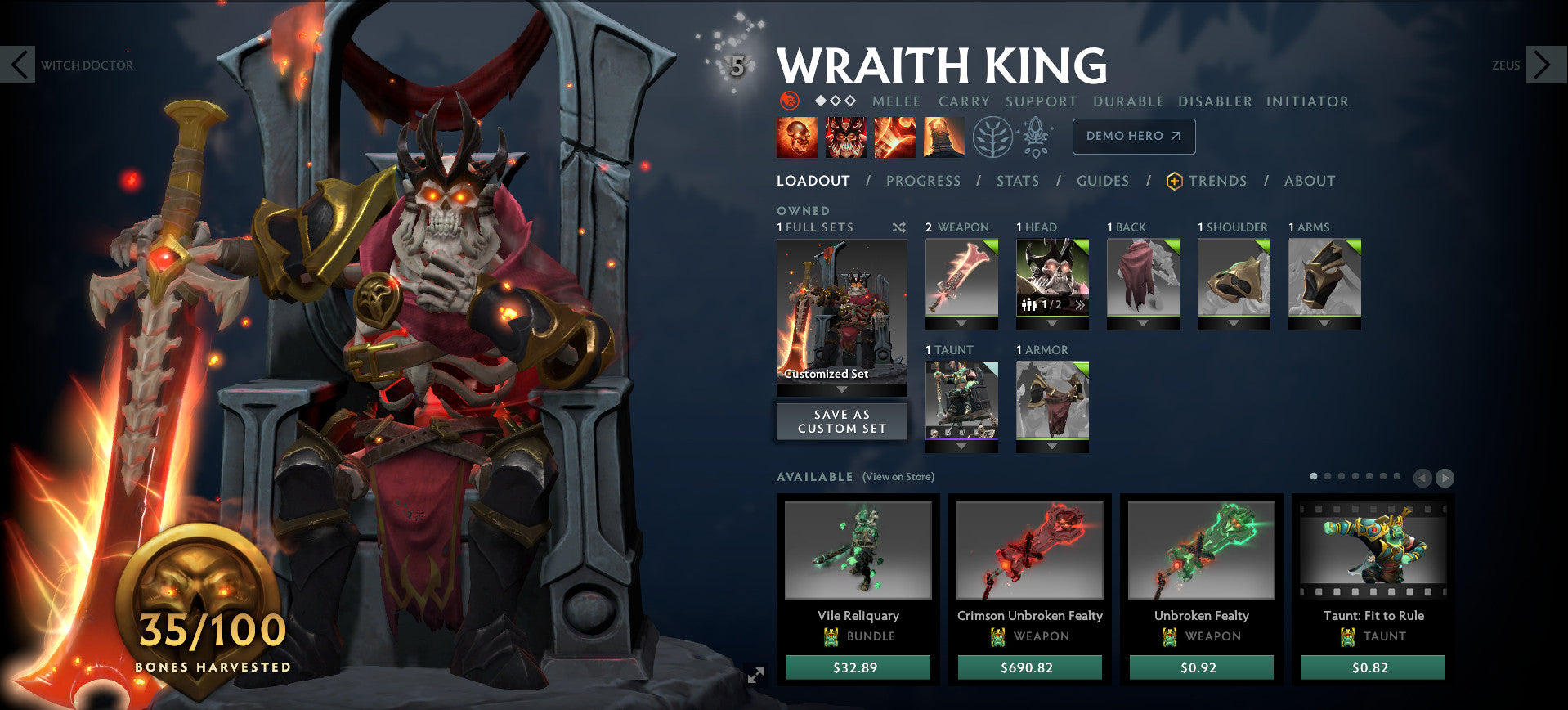The height and width of the screenshot is (710, 1568).
Task: Select the Wraithfire Blast ability icon
Action: (x=795, y=137)
